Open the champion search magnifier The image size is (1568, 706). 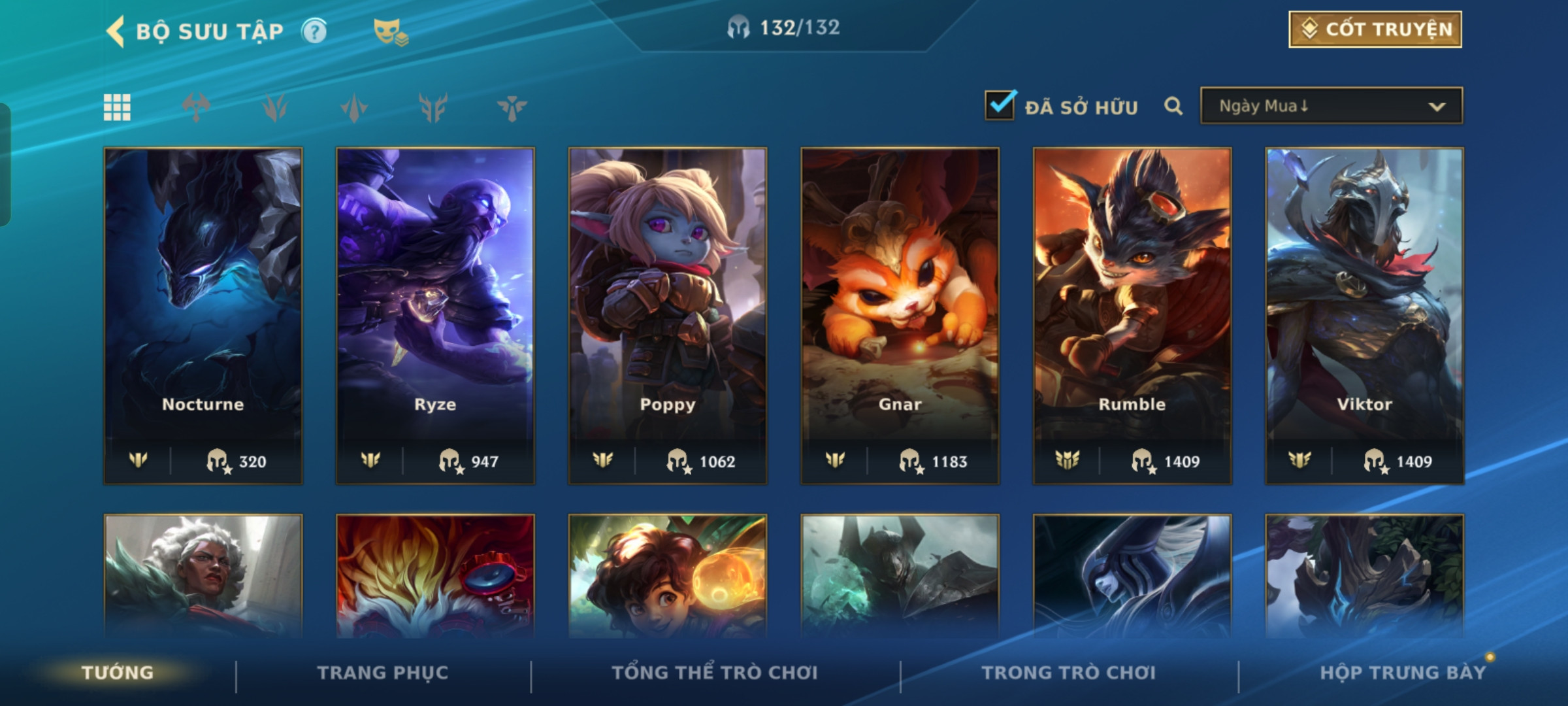[x=1173, y=106]
